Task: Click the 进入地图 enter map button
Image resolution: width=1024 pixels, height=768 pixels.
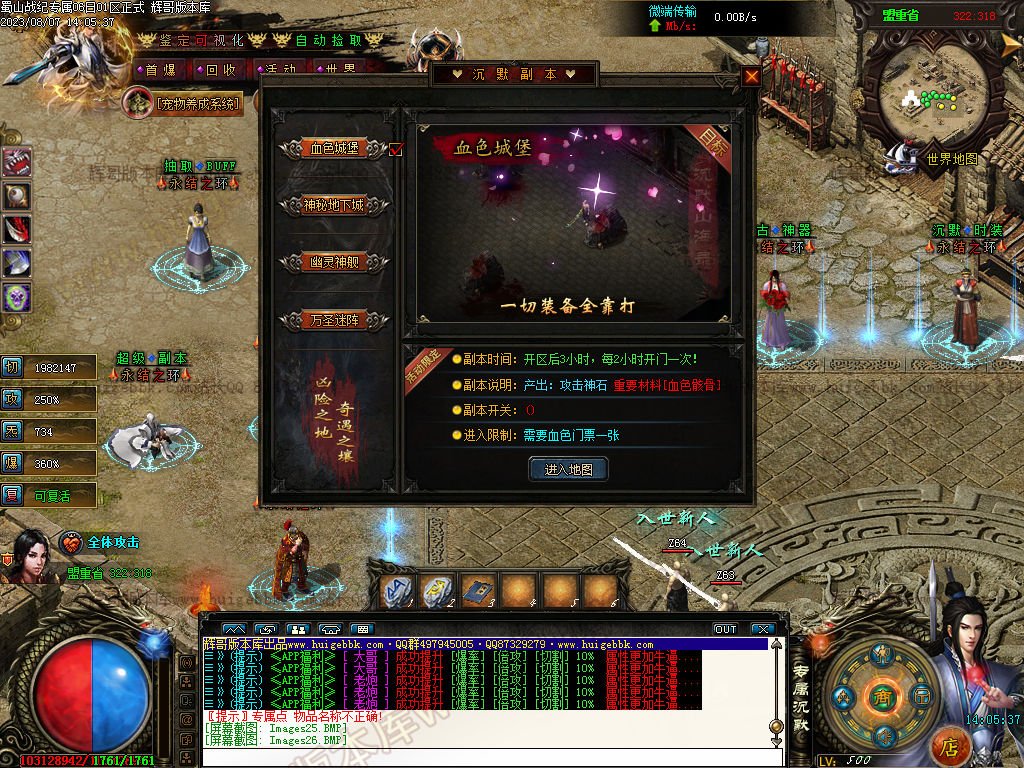Action: point(568,469)
